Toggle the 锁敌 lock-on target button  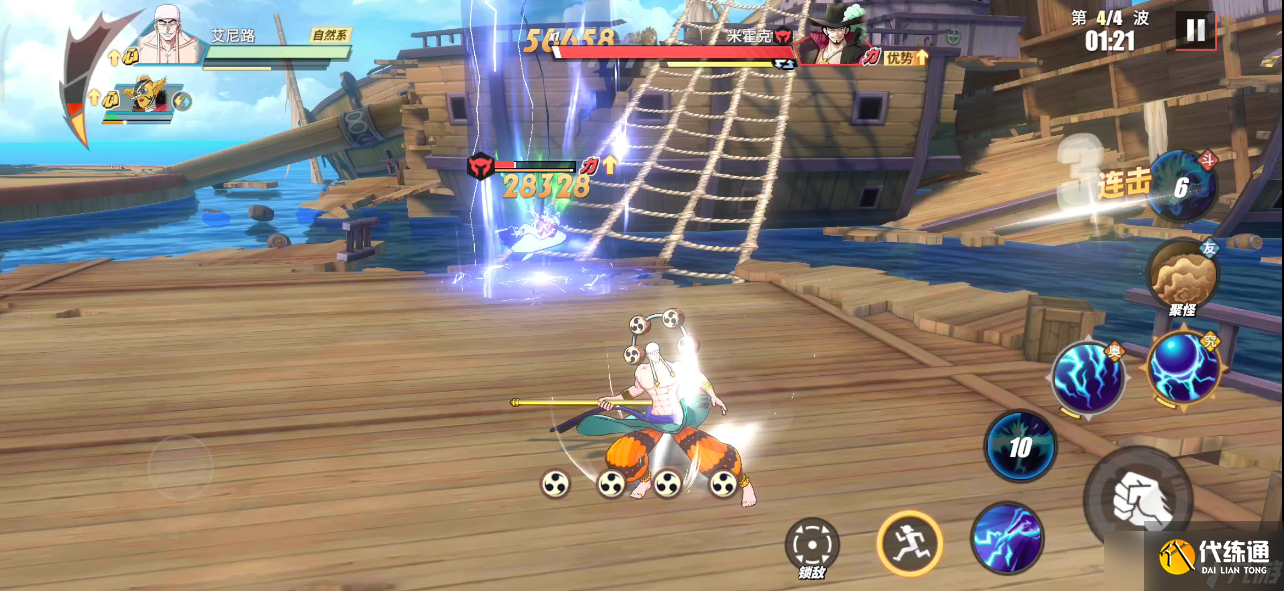point(811,544)
